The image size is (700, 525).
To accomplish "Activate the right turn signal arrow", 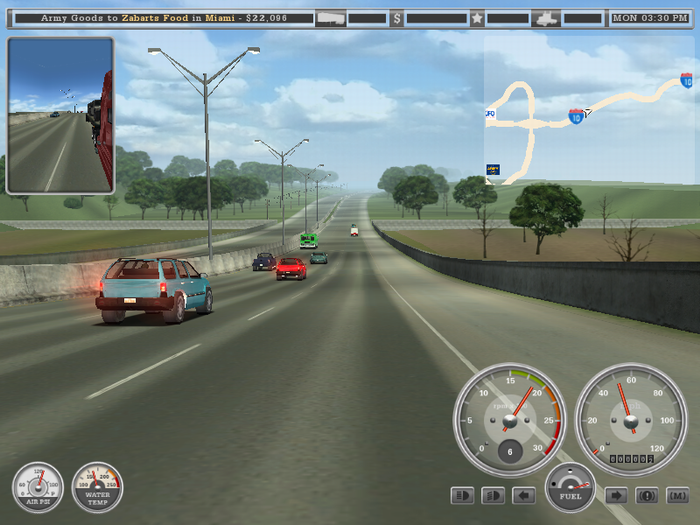I will [616, 495].
